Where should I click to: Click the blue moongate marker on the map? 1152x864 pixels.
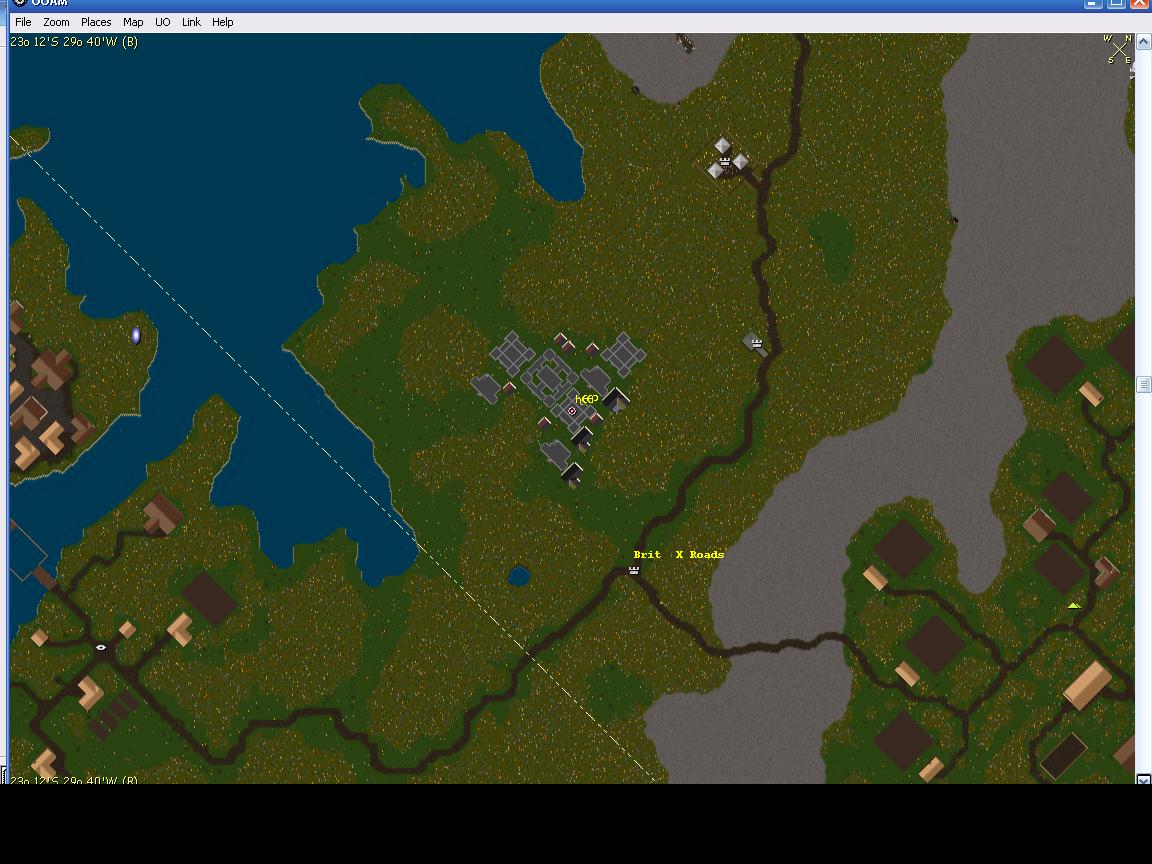click(136, 336)
